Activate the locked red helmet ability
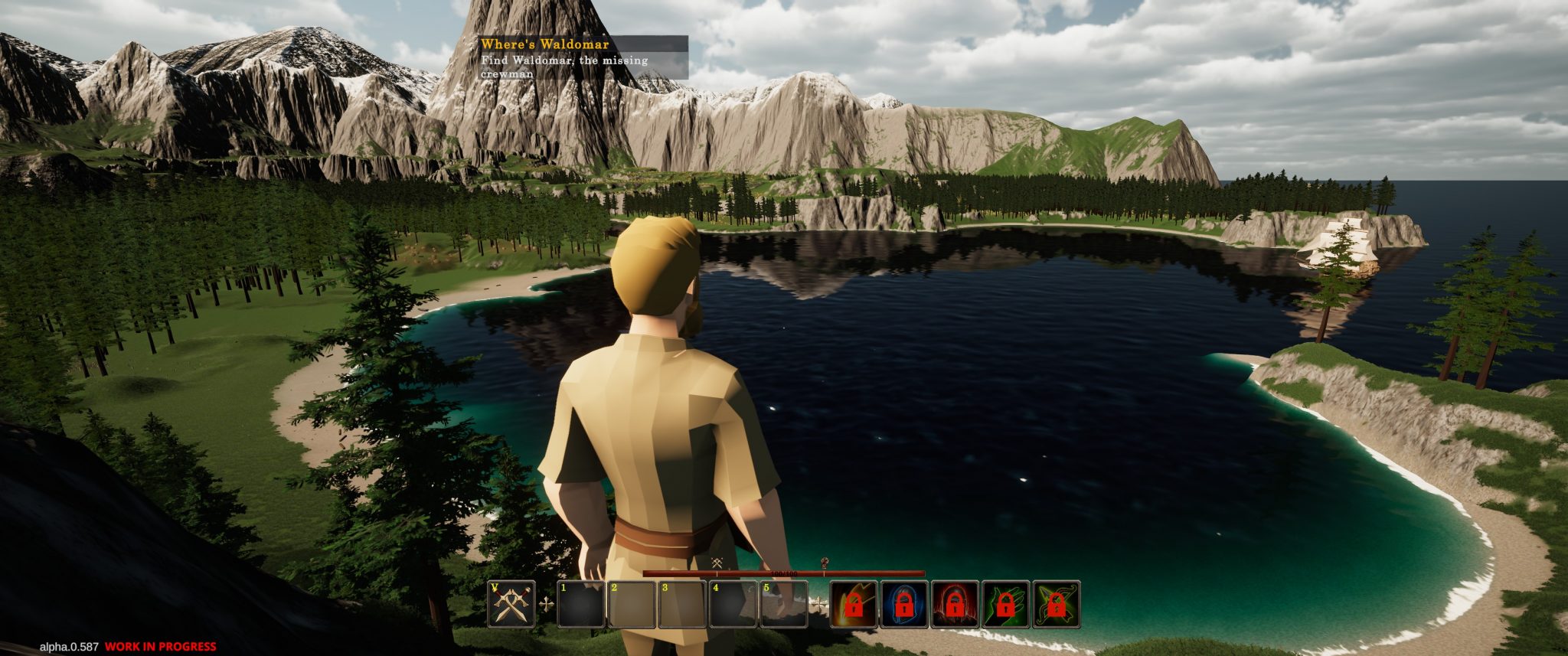 [x=955, y=604]
